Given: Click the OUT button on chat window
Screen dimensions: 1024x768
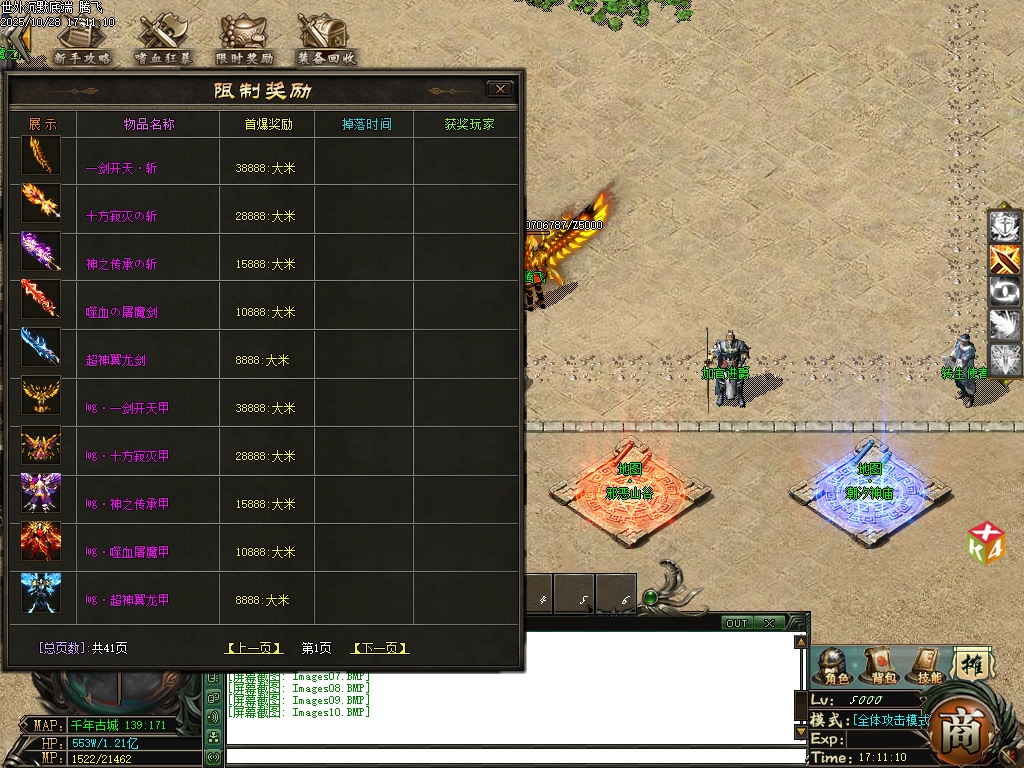Looking at the screenshot, I should tap(737, 623).
